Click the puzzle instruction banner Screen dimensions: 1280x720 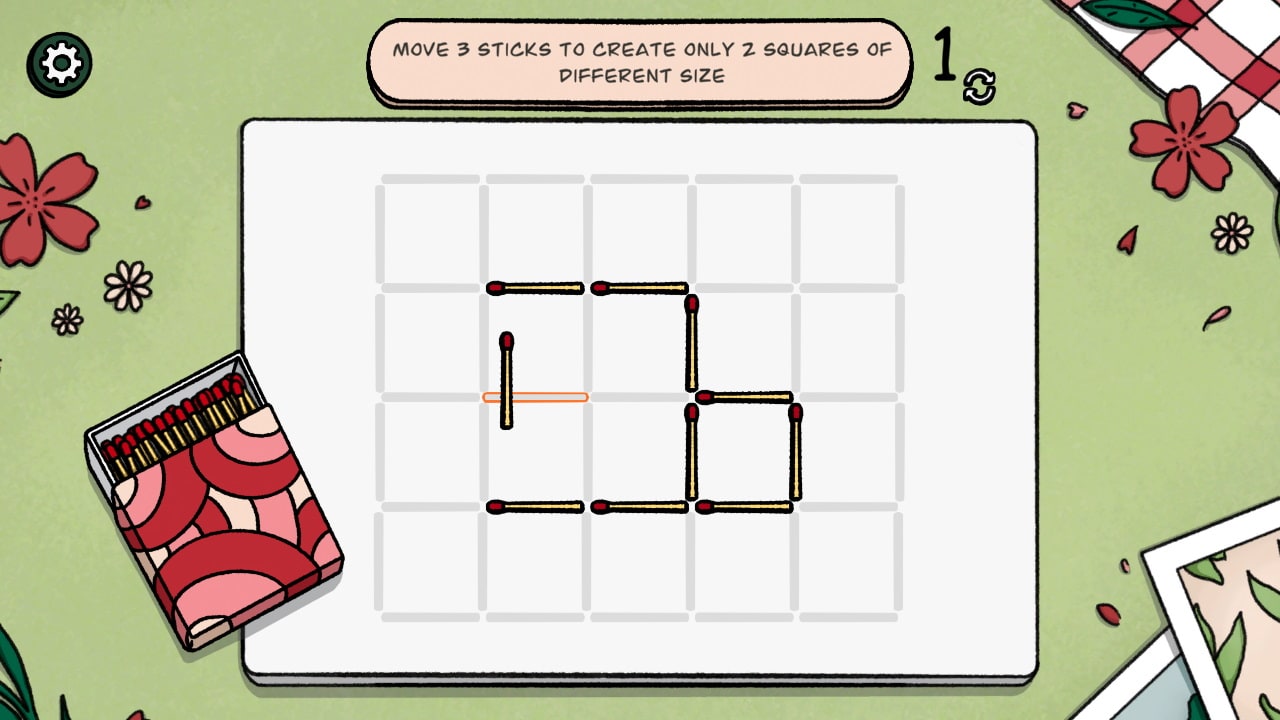click(x=640, y=60)
